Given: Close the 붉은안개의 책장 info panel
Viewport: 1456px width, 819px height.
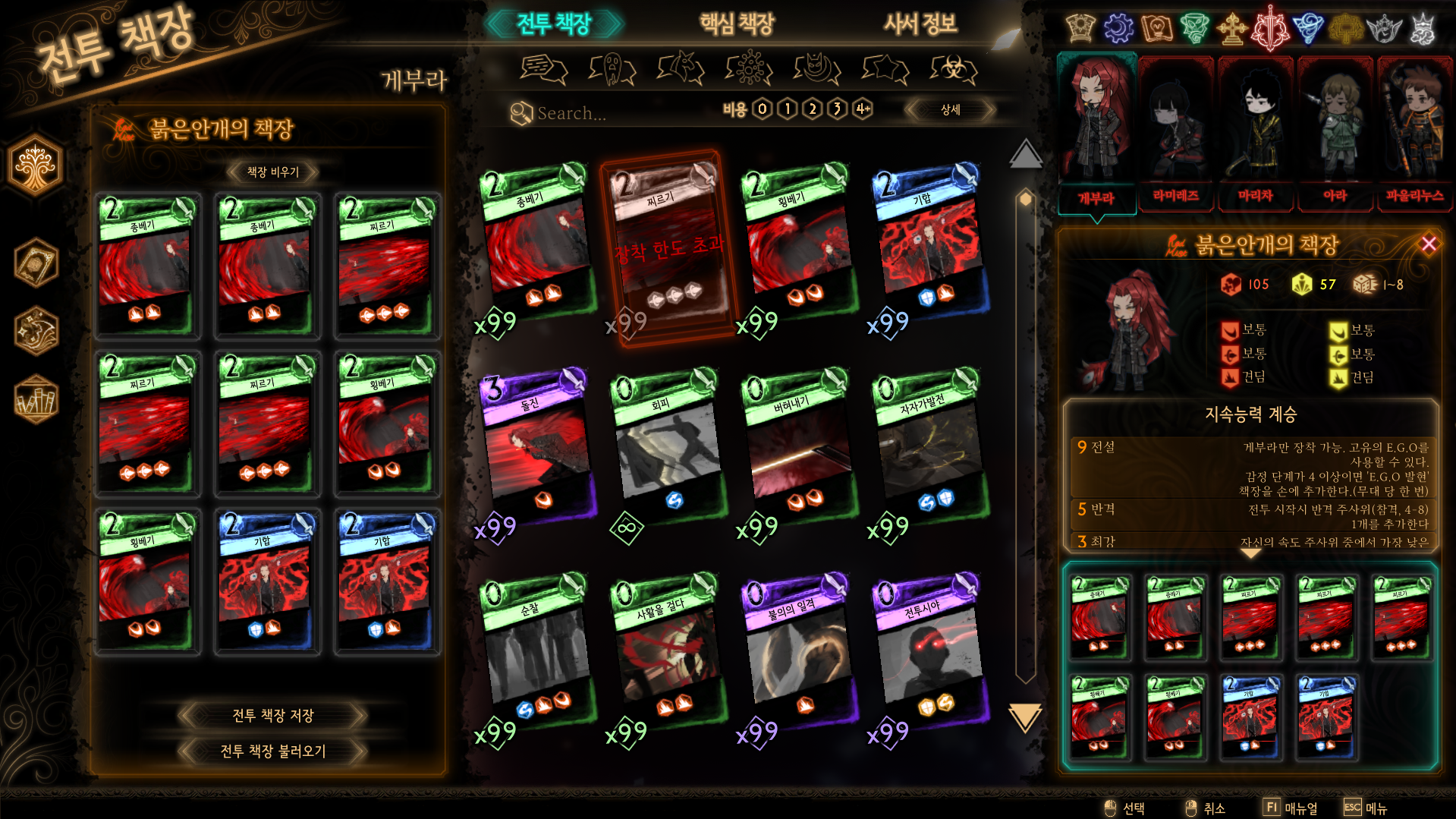Looking at the screenshot, I should (1429, 244).
